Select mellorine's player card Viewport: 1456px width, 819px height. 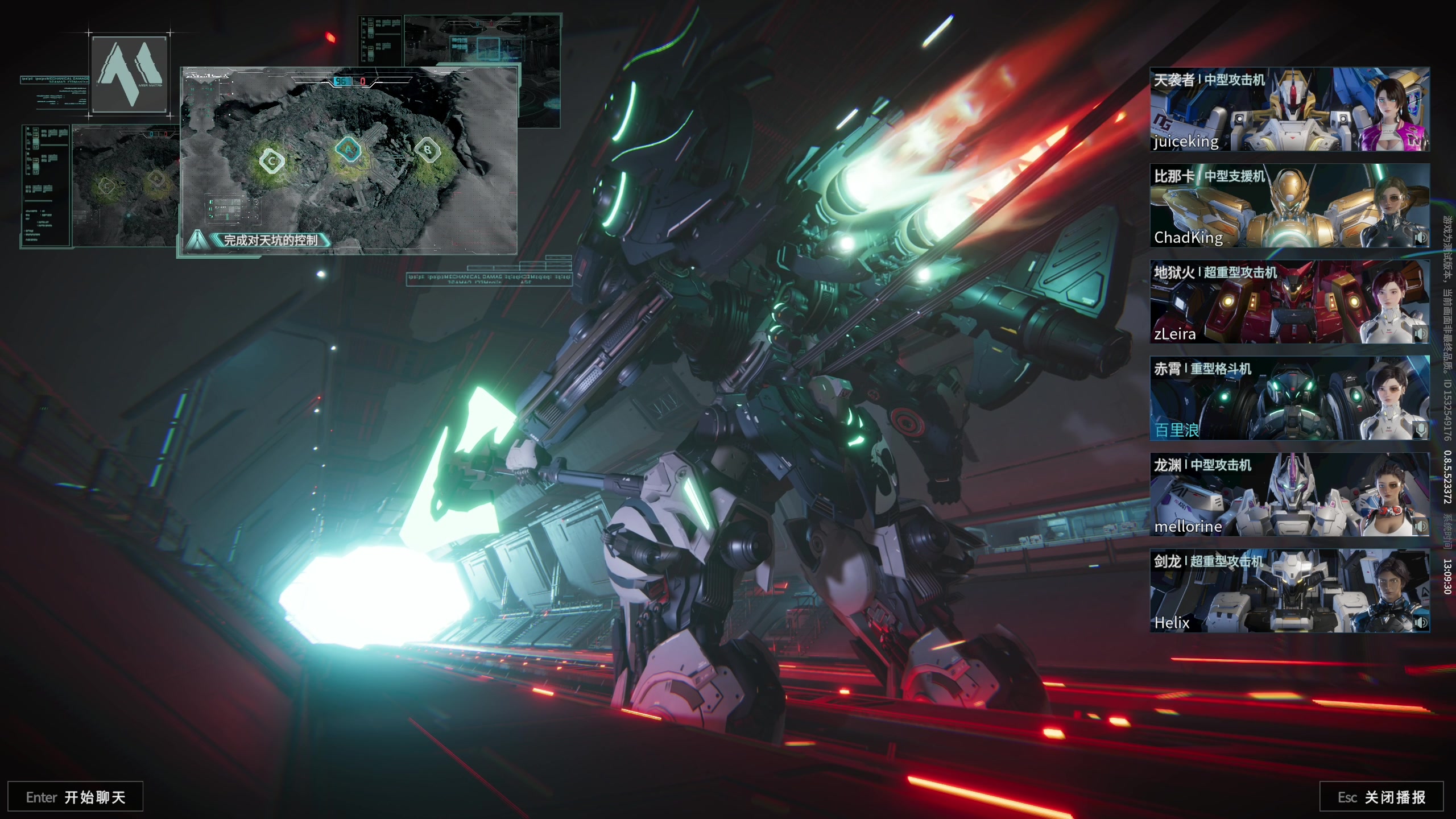pos(1289,494)
